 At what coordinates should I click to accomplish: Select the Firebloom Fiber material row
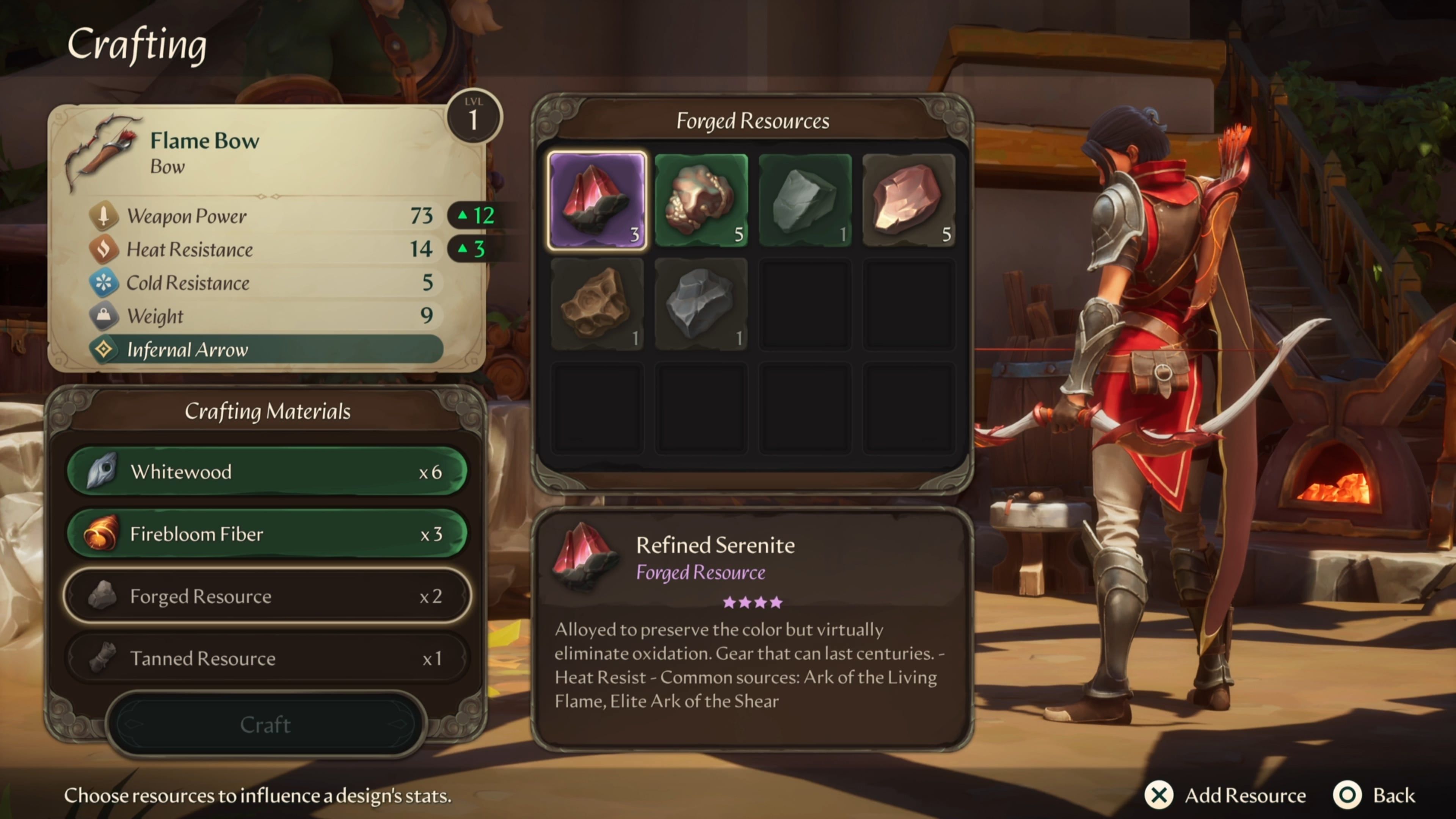[x=266, y=533]
